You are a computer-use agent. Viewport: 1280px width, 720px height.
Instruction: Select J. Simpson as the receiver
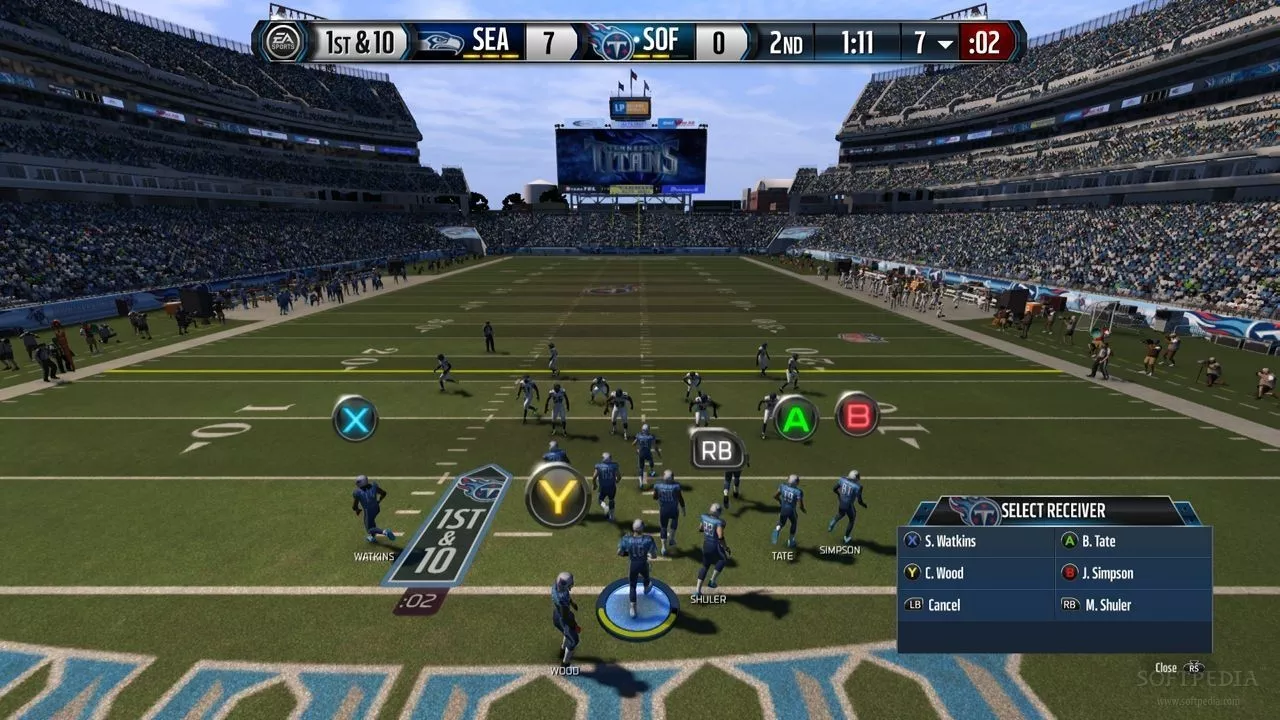[x=1105, y=574]
